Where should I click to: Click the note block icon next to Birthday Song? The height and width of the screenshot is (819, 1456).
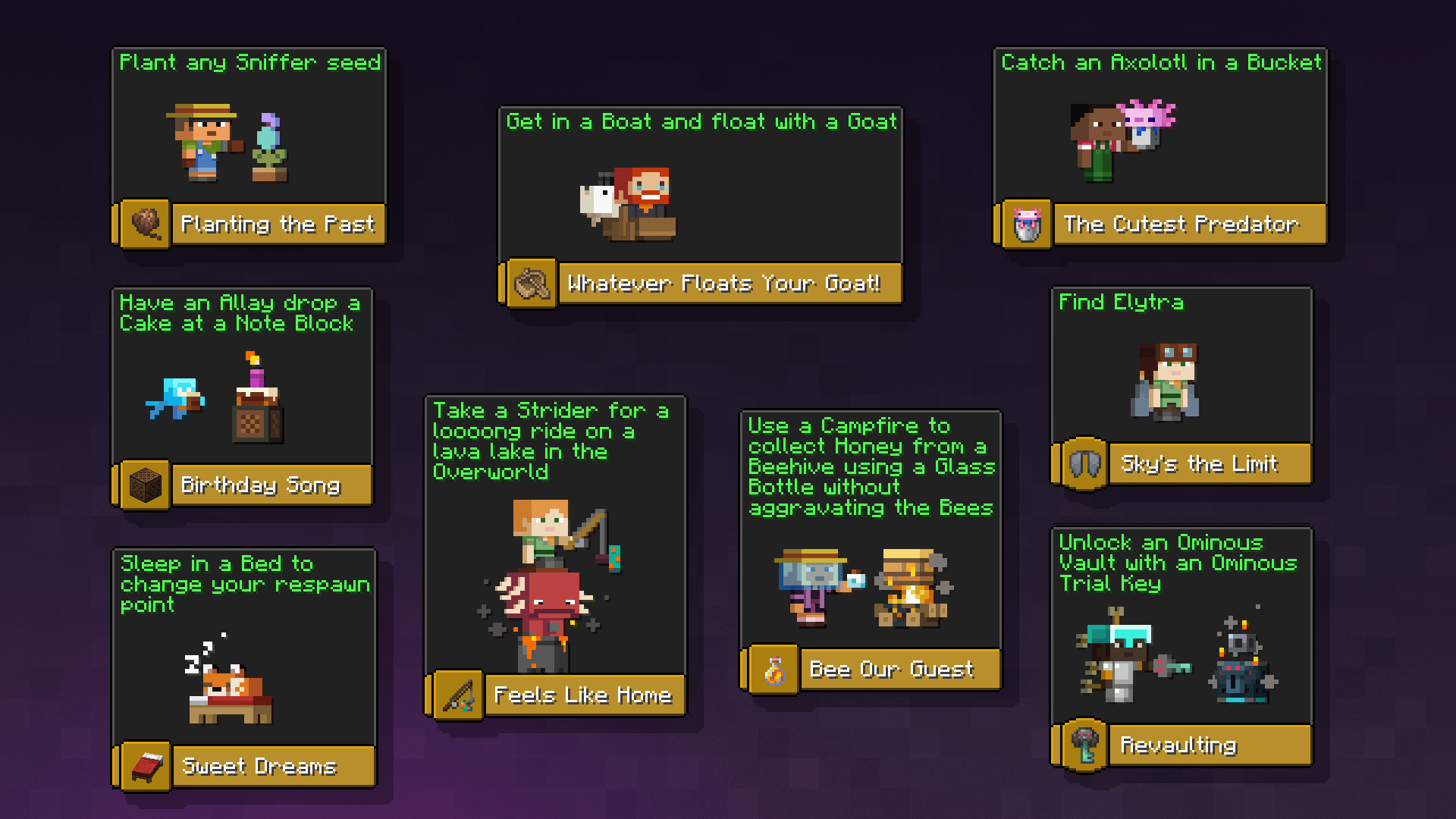click(x=144, y=485)
